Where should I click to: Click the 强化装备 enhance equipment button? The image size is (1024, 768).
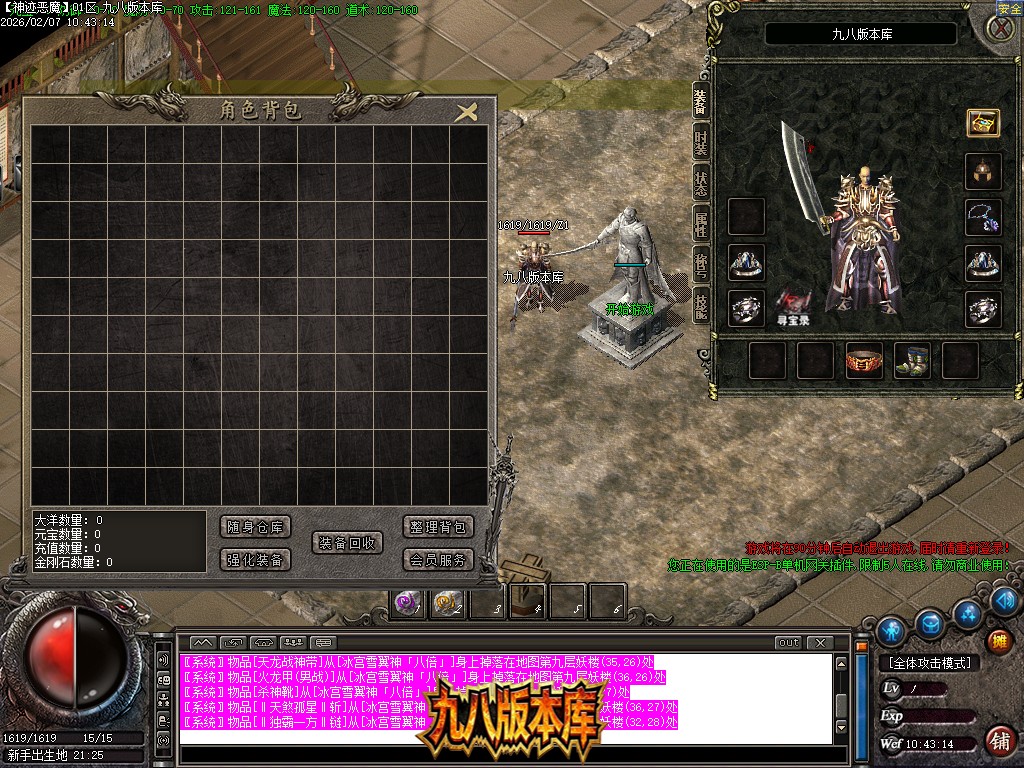(x=255, y=559)
